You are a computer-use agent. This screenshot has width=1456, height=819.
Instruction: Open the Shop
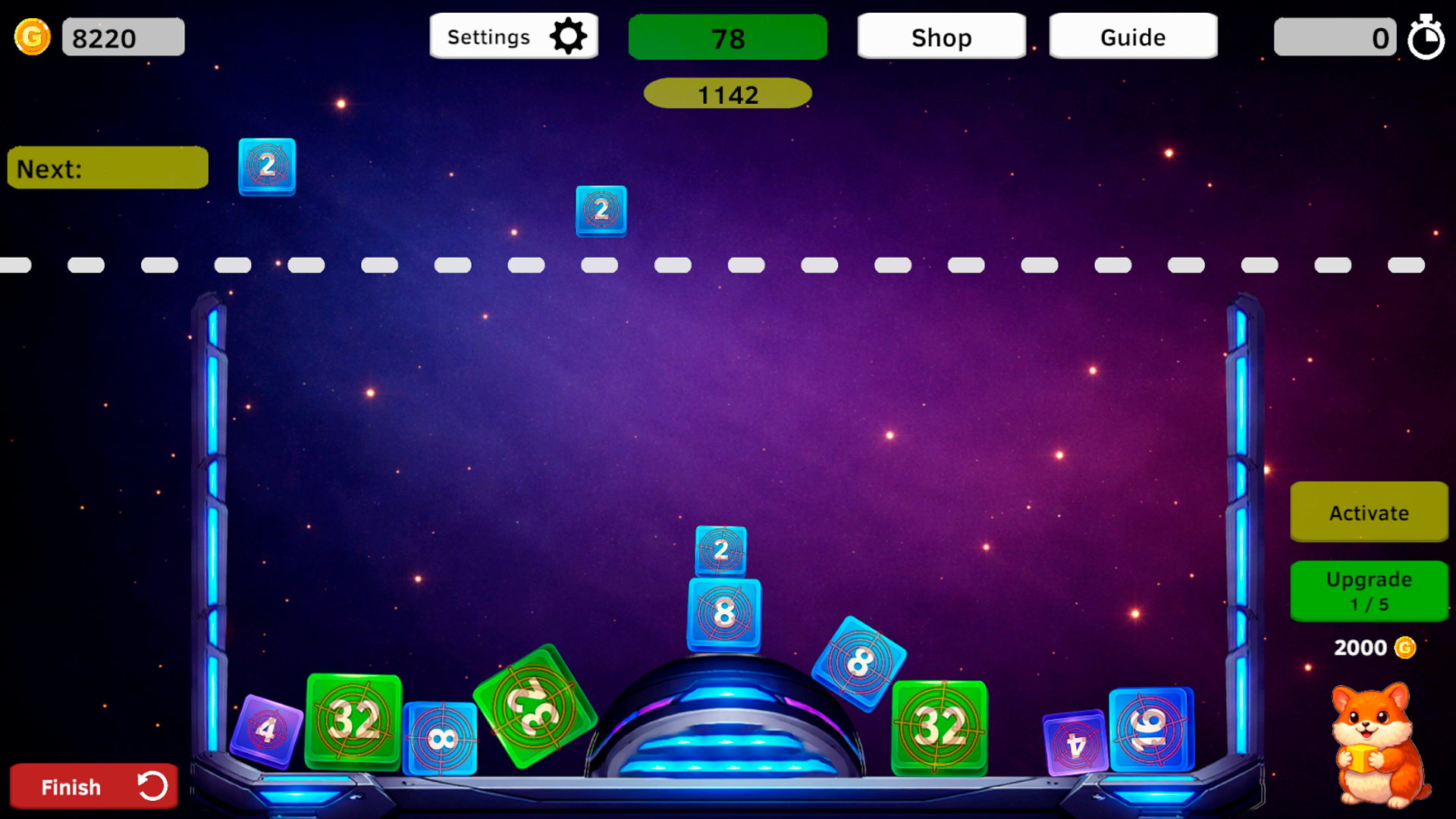click(x=941, y=37)
